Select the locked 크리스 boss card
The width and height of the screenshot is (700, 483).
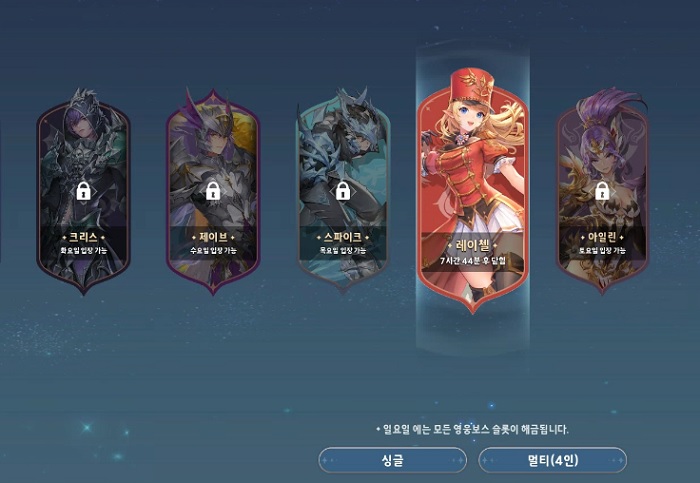click(84, 188)
